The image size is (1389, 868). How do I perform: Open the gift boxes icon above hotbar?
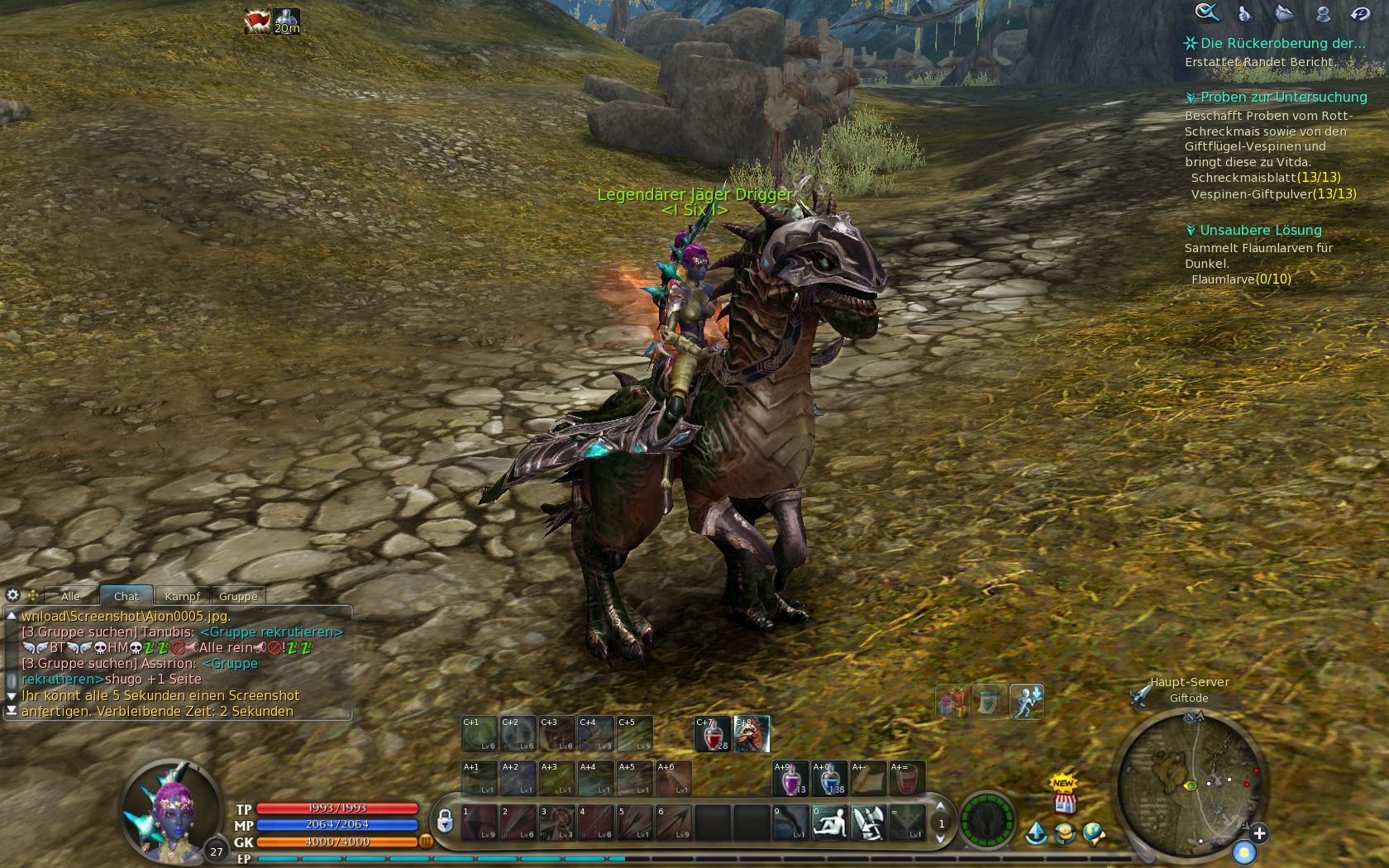click(x=951, y=702)
